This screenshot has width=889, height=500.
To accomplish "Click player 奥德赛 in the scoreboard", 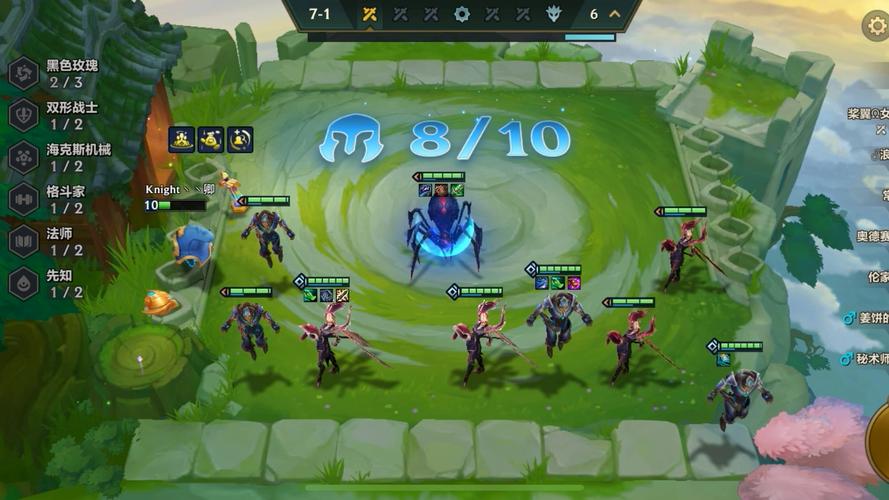I will [x=868, y=237].
